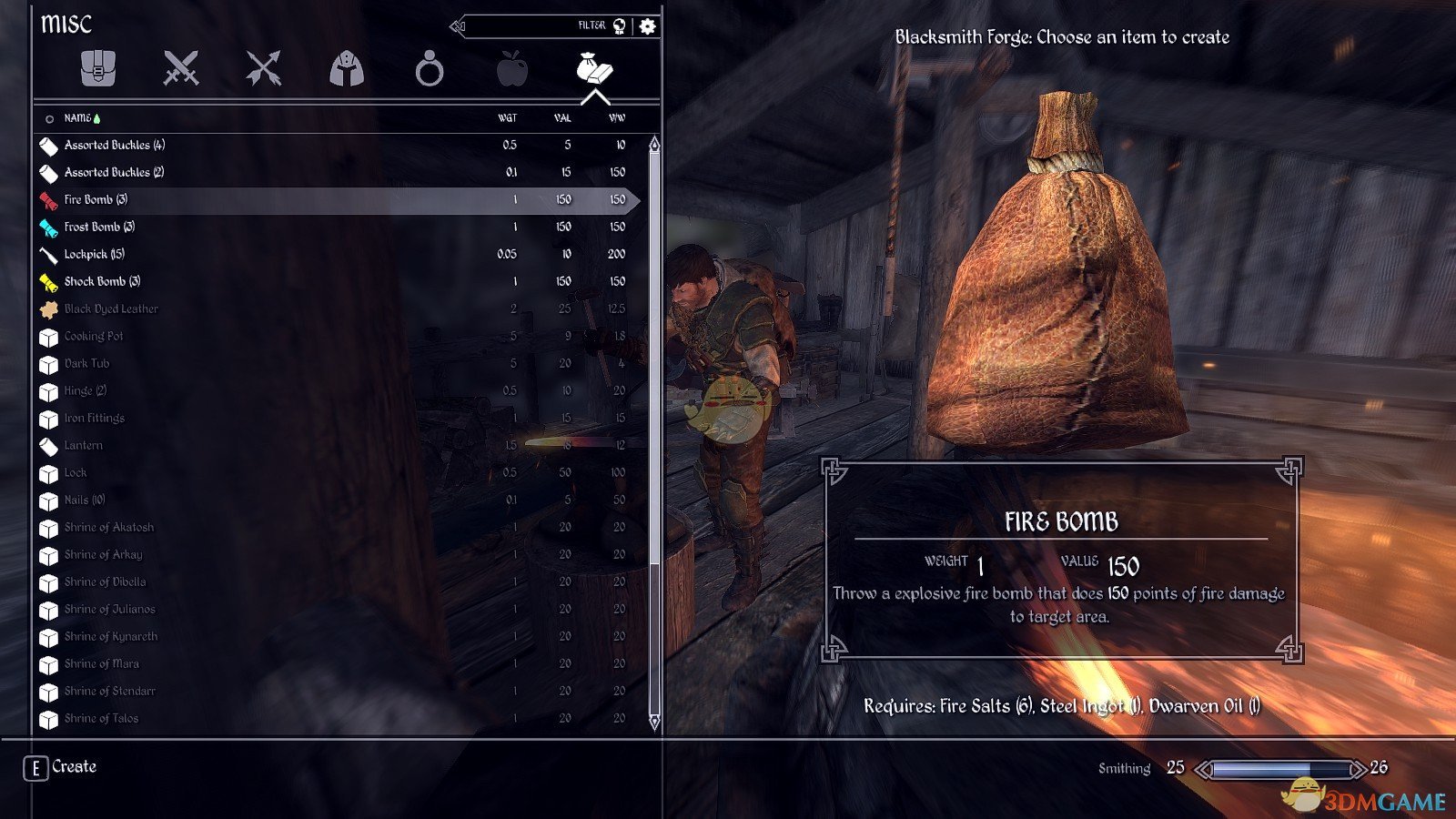1456x819 pixels.
Task: Switch to the chest all-items tab
Action: (x=98, y=68)
